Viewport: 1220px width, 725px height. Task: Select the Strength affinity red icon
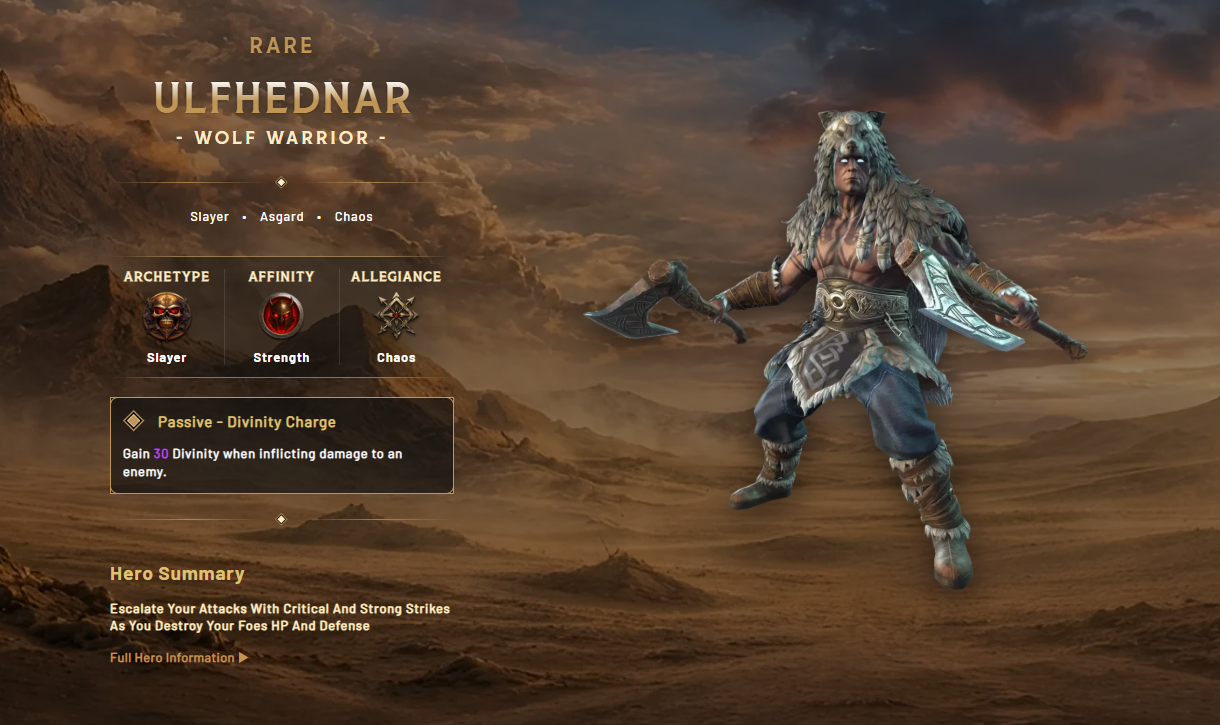[281, 317]
